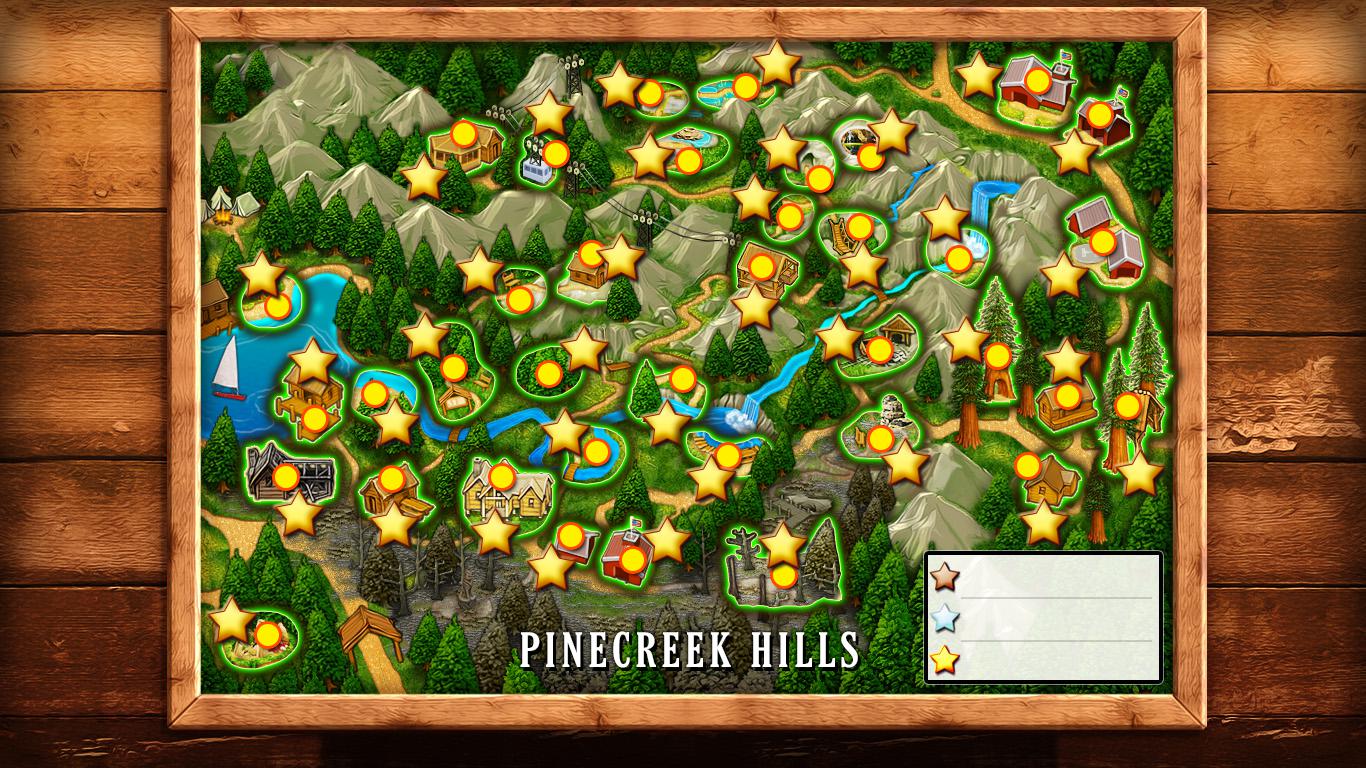Screen dimensions: 1366x768
Task: Select the red schoolhouse with flag level
Action: 632,560
